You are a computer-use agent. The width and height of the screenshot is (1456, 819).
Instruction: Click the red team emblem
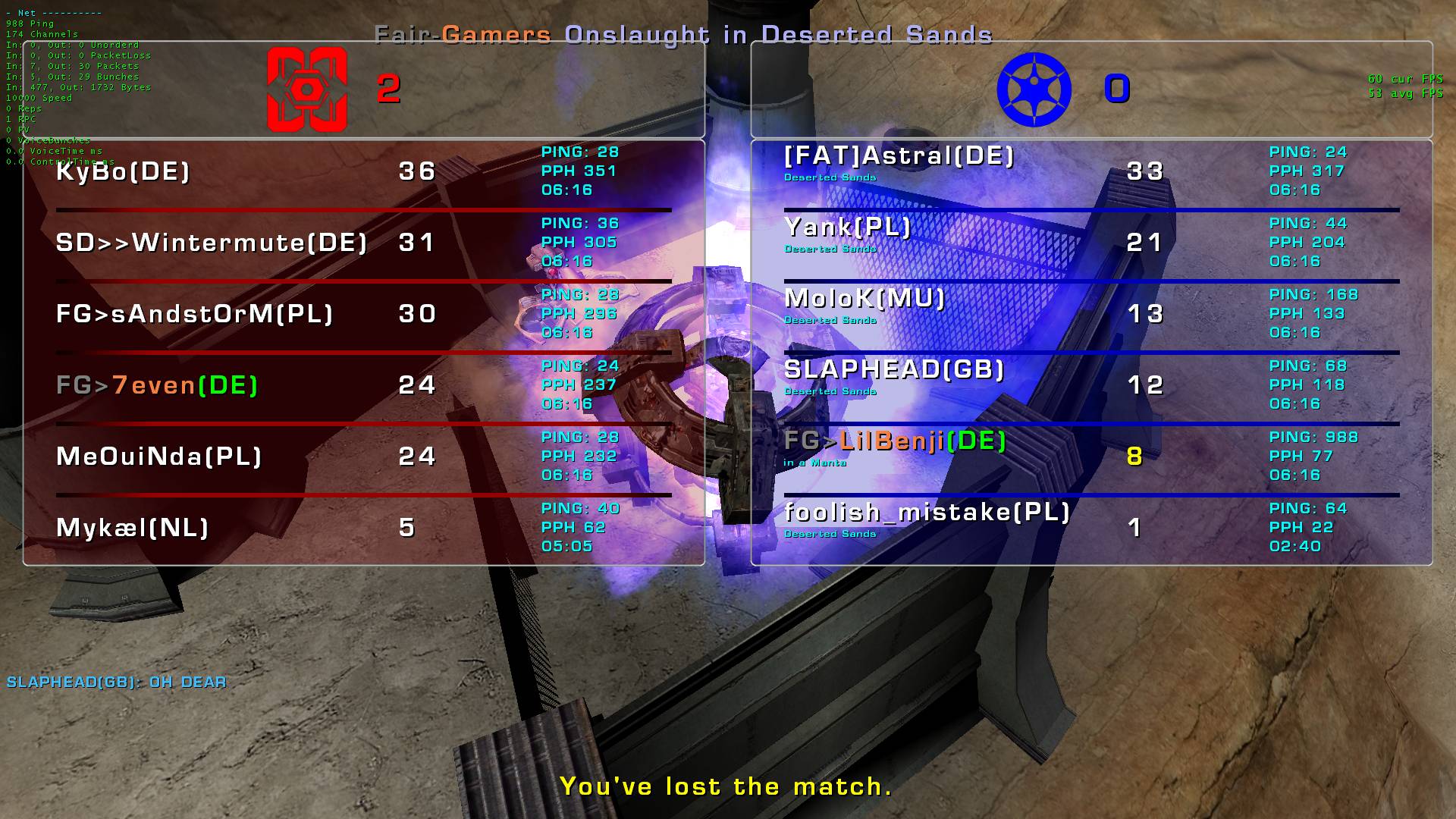(307, 89)
